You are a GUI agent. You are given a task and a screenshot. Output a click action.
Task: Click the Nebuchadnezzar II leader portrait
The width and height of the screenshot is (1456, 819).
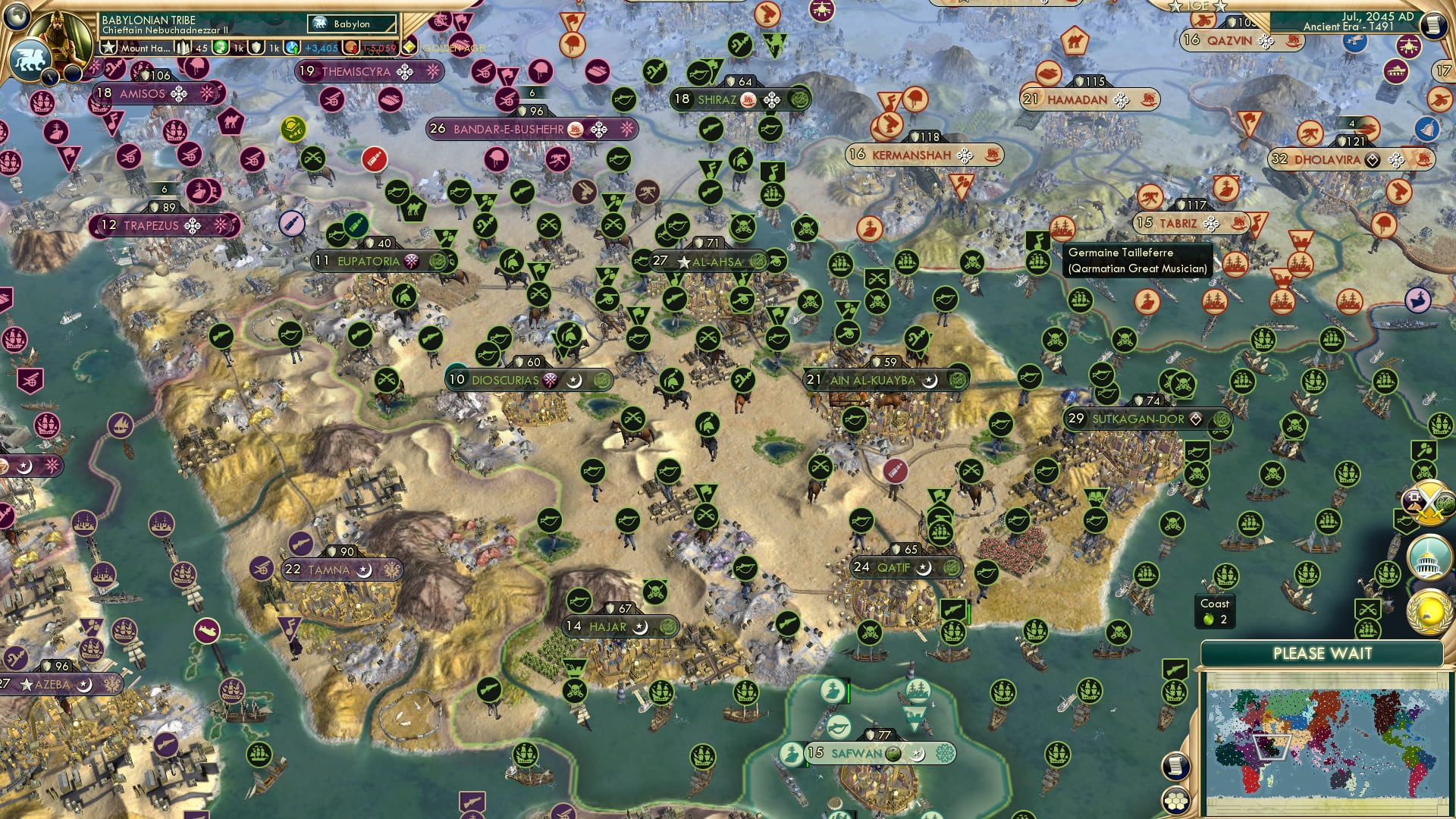pos(61,34)
